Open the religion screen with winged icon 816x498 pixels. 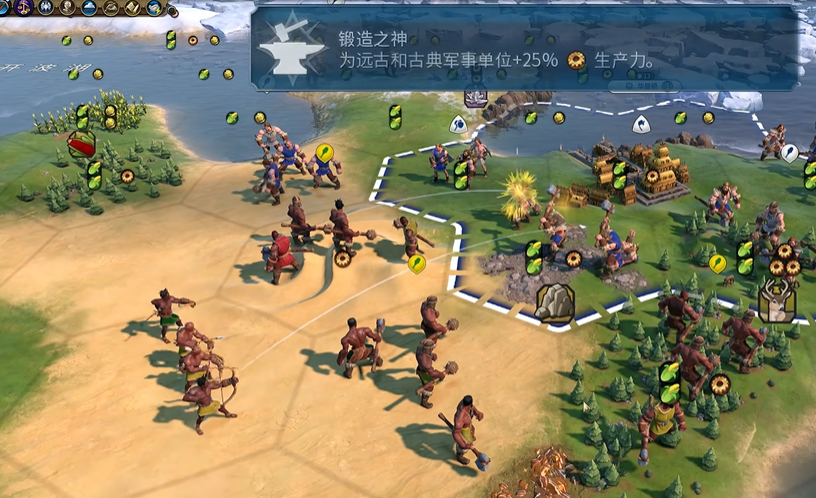(x=45, y=7)
